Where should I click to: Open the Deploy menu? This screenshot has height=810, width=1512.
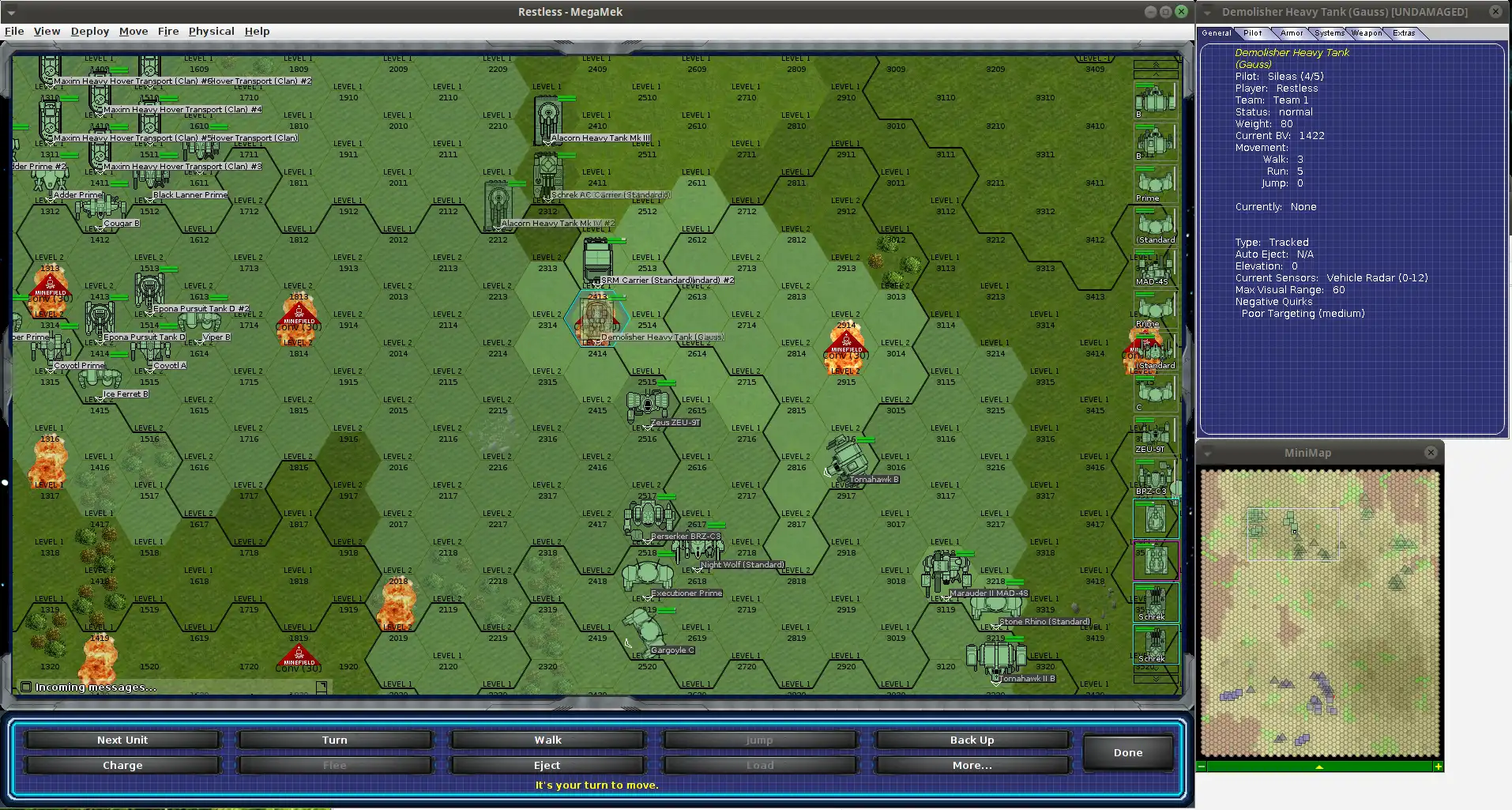pos(90,32)
